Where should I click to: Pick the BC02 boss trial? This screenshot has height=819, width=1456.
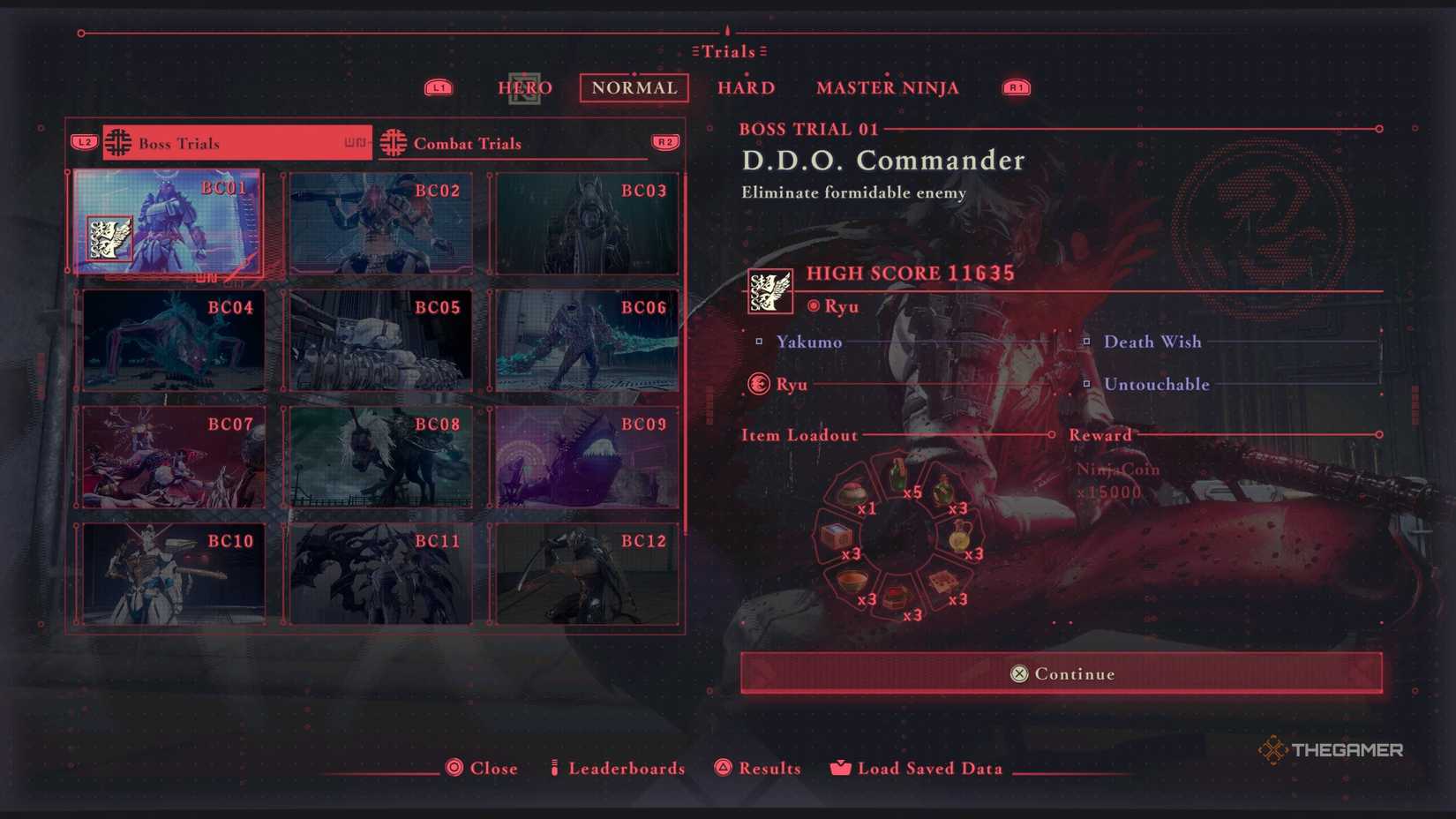pos(380,223)
